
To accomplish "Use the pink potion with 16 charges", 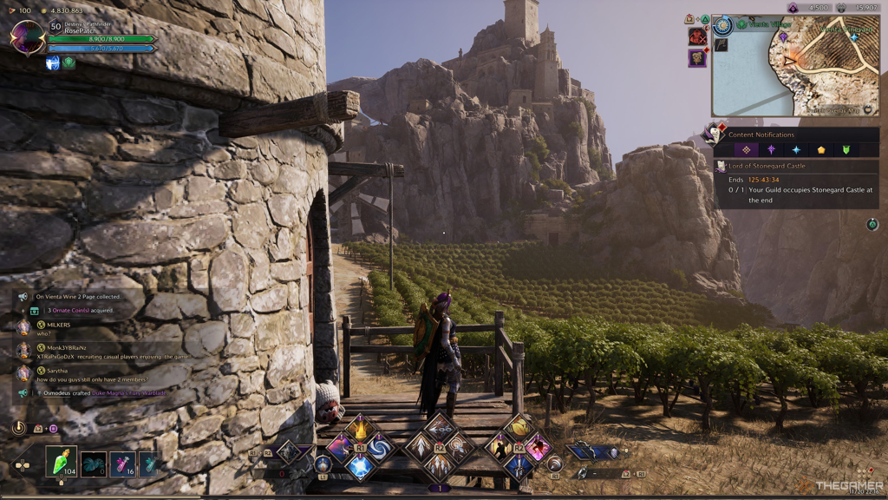I will [x=123, y=463].
